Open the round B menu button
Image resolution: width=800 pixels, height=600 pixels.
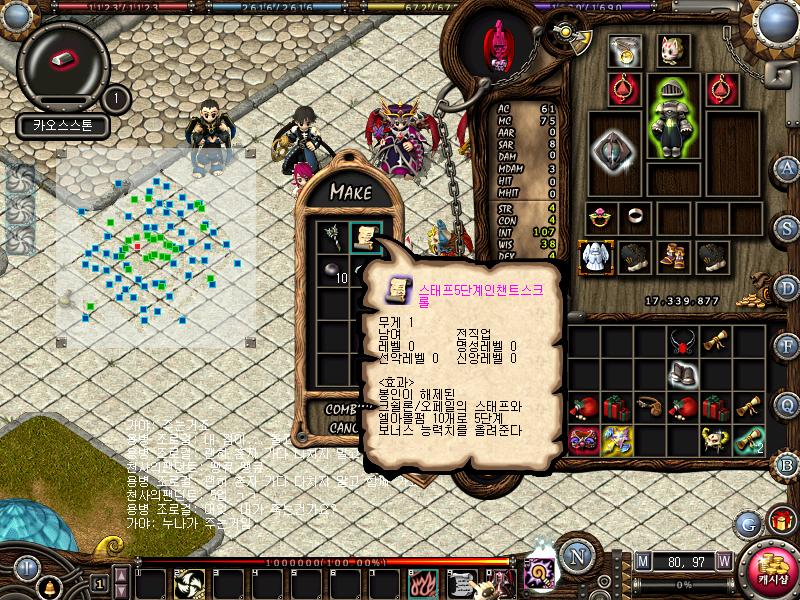tap(787, 464)
